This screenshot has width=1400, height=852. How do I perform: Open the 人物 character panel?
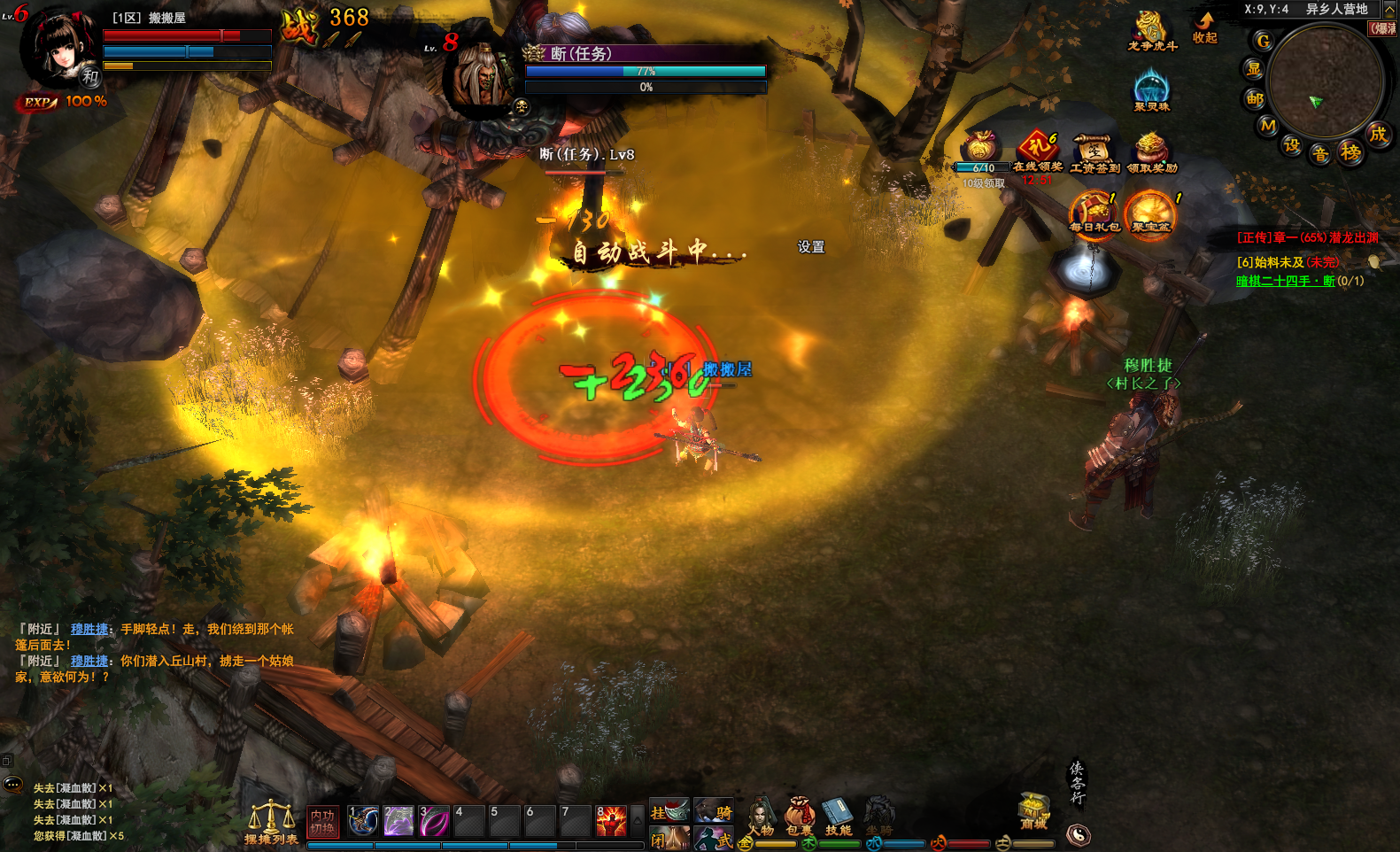point(761,815)
